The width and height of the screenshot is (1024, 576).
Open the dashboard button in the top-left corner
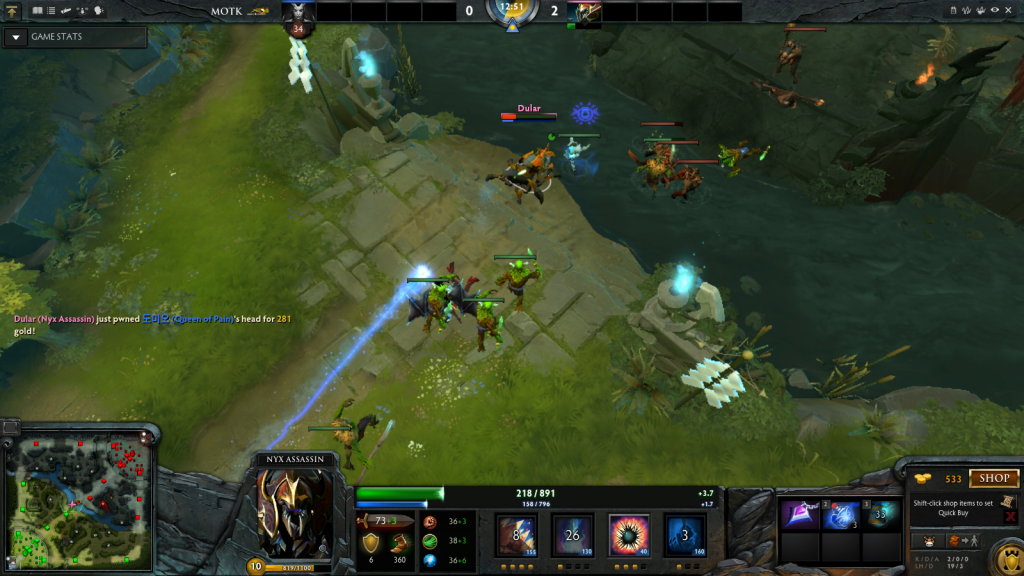point(11,11)
